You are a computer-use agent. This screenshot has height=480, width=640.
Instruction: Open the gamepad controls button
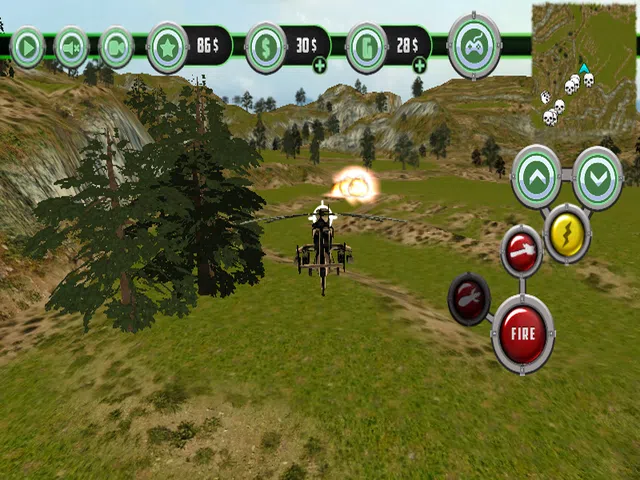tap(474, 45)
